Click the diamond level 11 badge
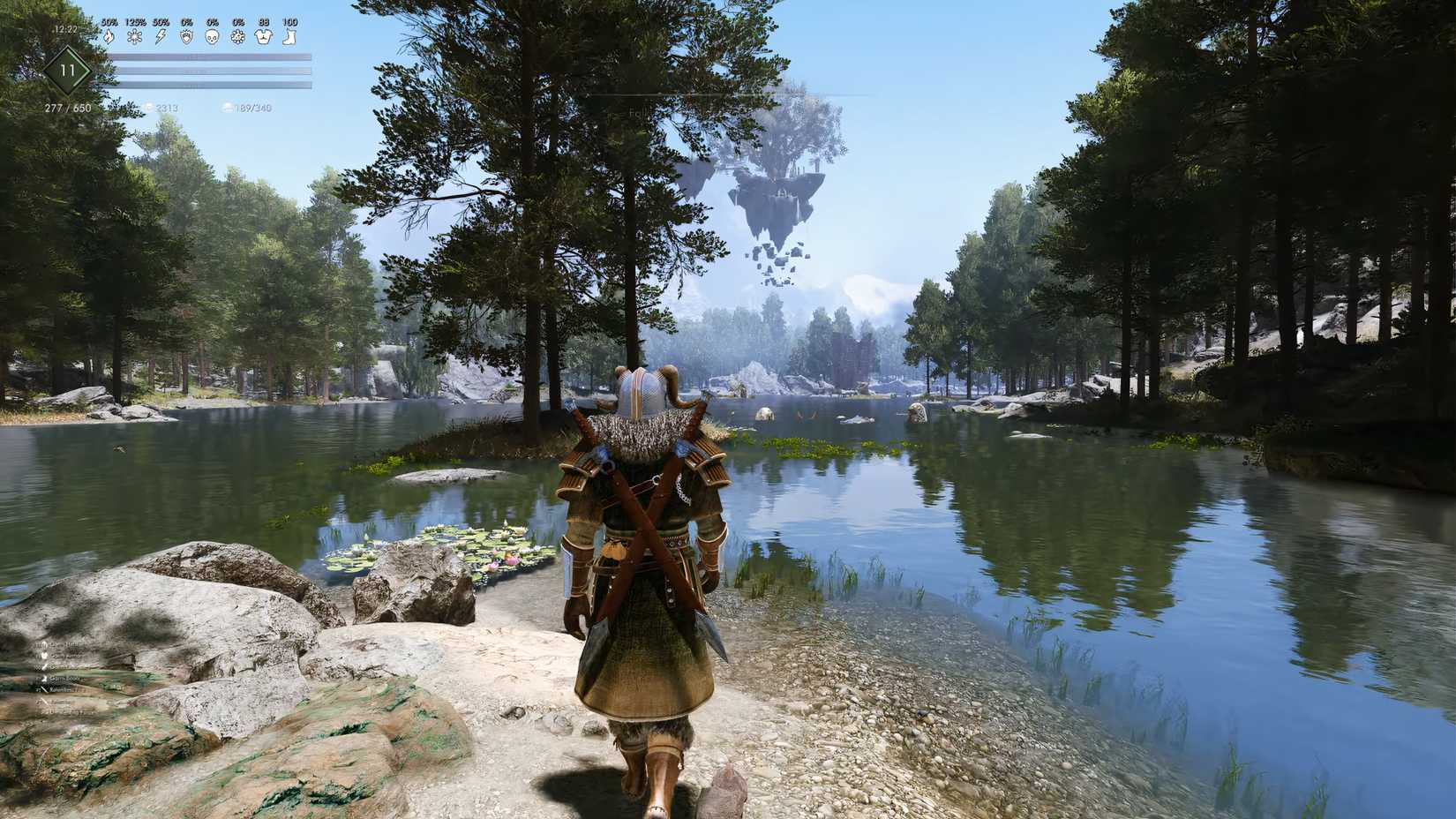 [x=68, y=71]
